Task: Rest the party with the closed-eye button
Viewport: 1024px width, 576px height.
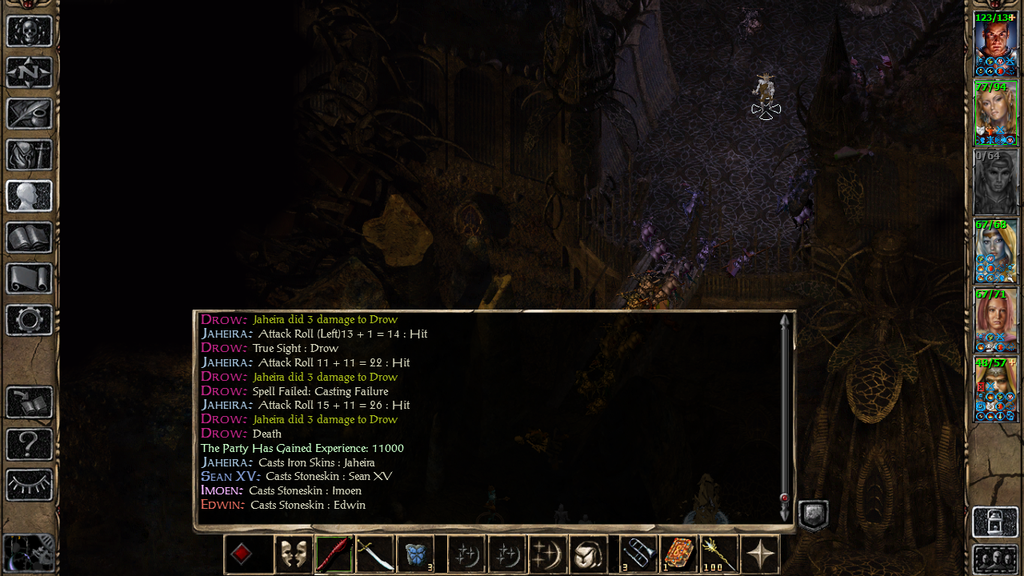Action: coord(29,484)
